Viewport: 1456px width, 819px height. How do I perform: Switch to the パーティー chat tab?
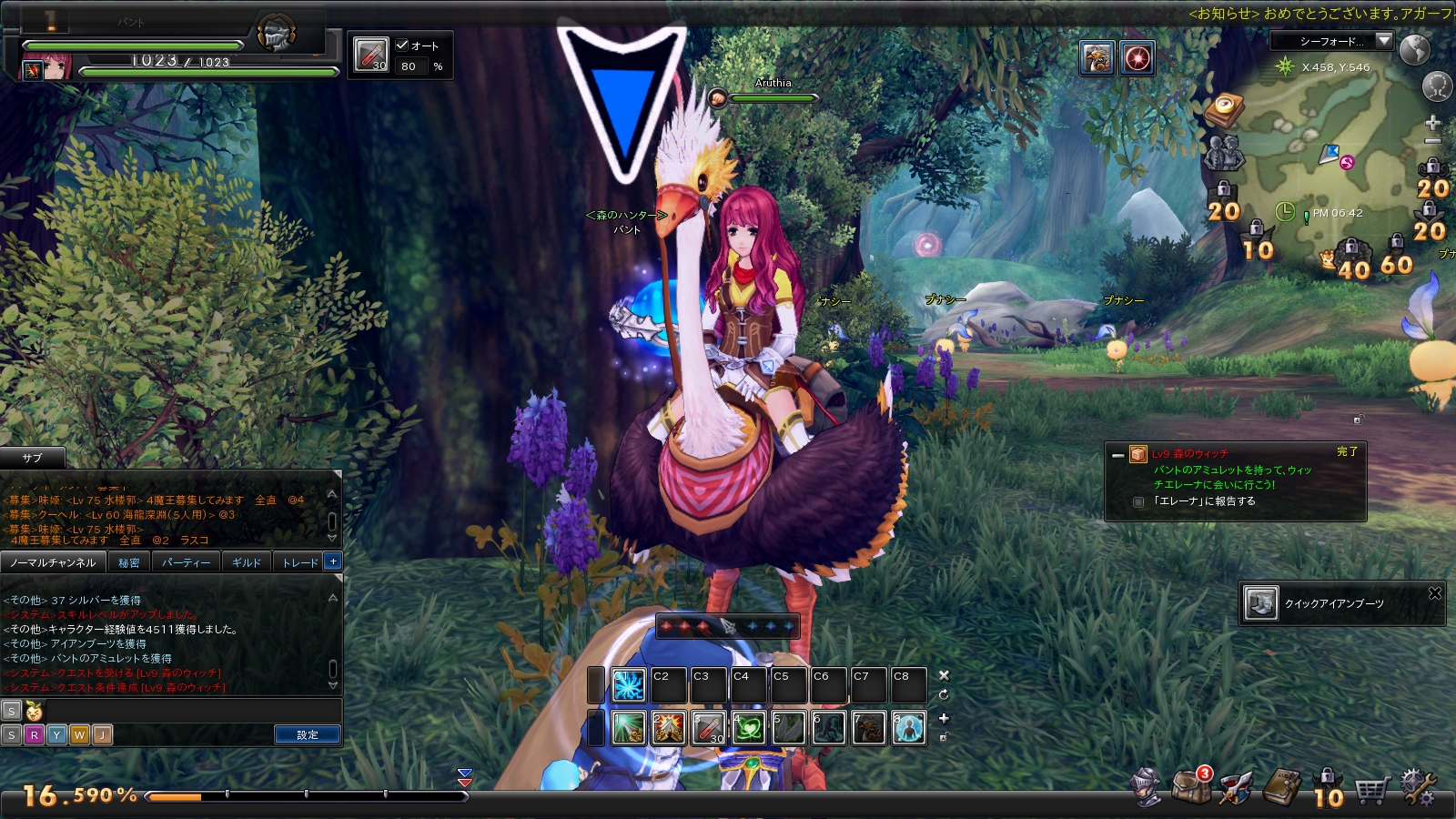186,562
